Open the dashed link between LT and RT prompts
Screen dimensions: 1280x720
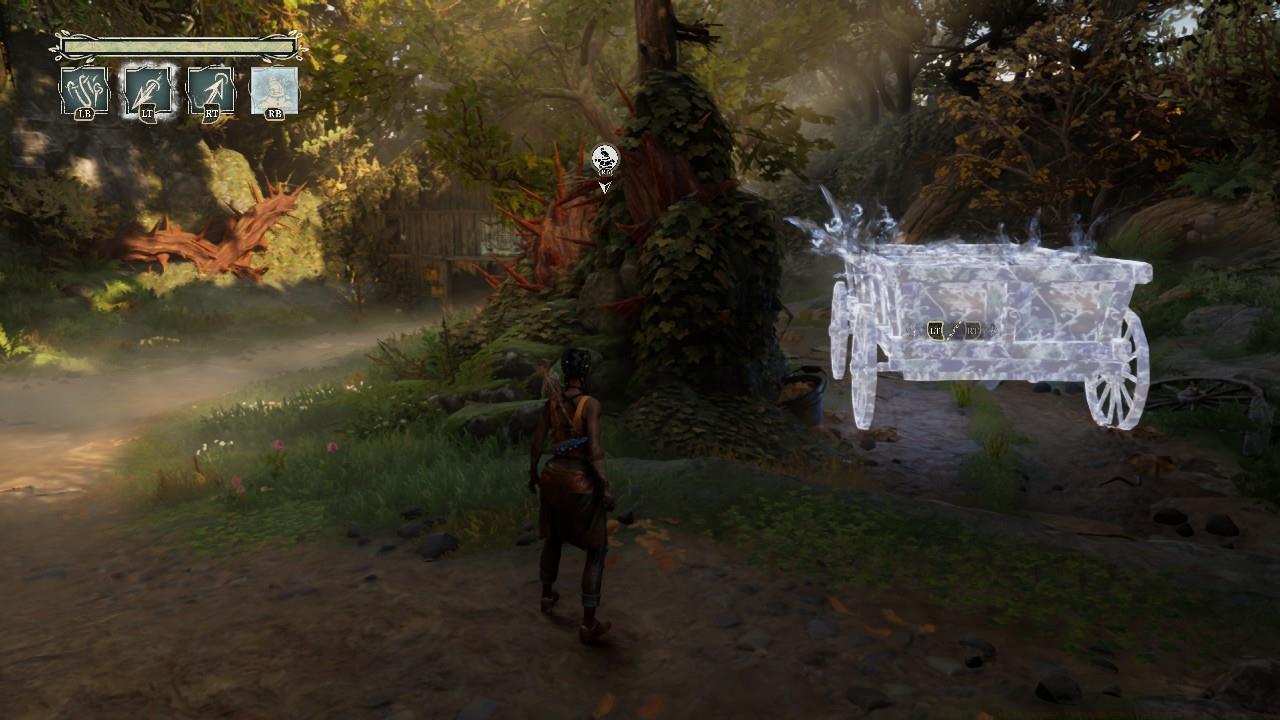coord(954,329)
